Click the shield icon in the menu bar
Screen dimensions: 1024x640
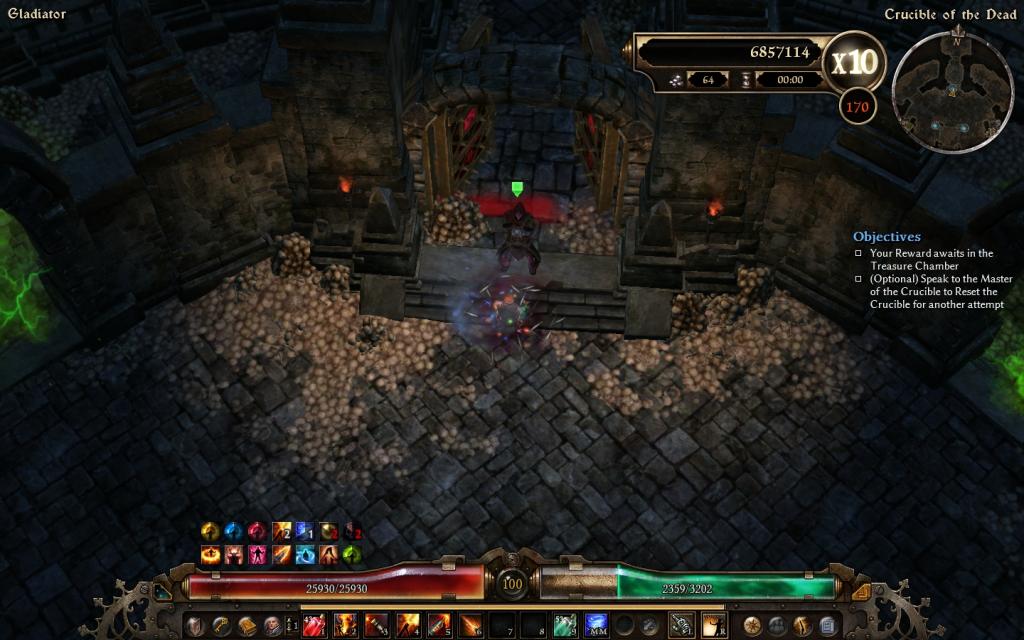[x=195, y=626]
